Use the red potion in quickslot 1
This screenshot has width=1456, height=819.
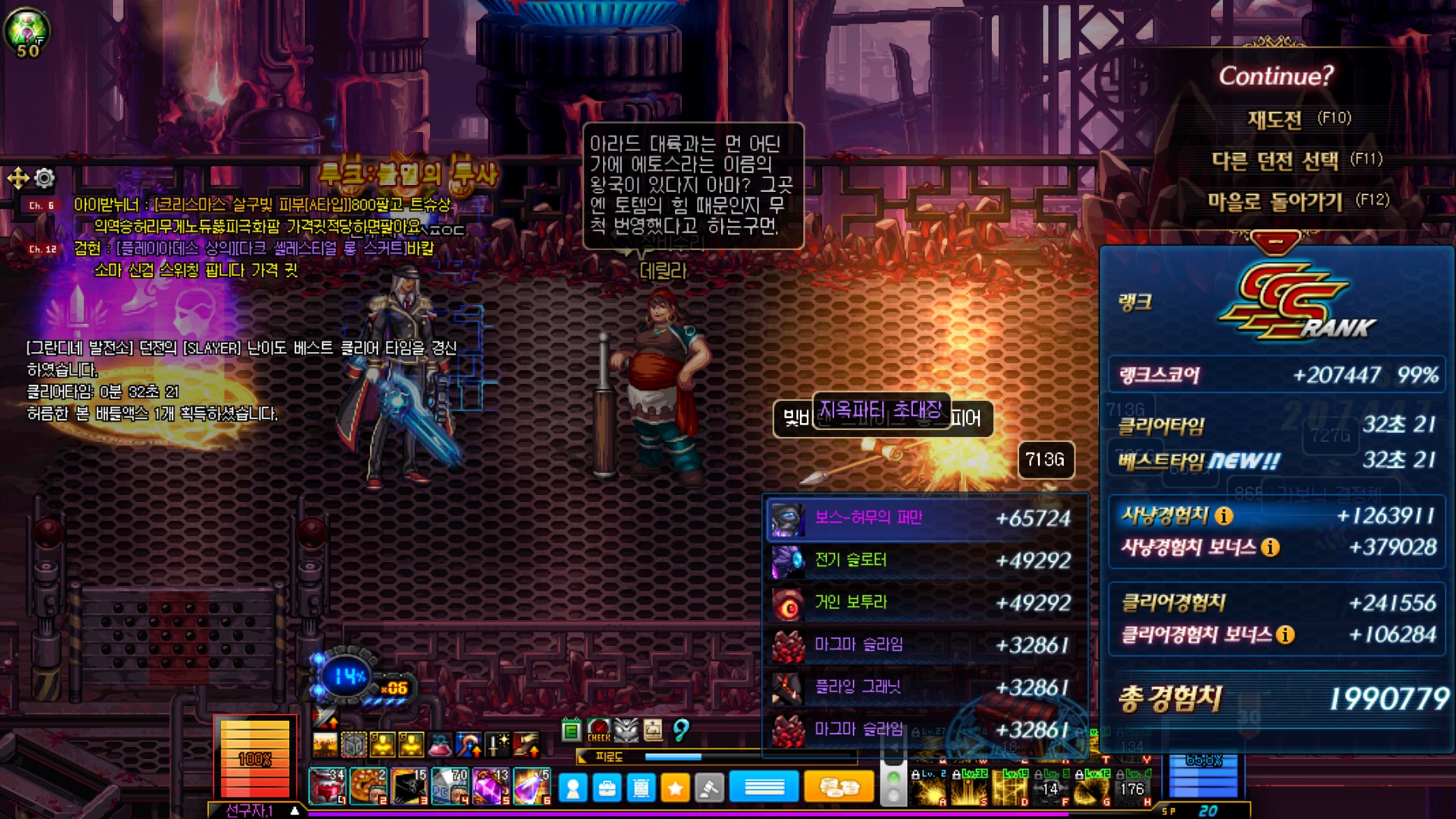point(327,786)
